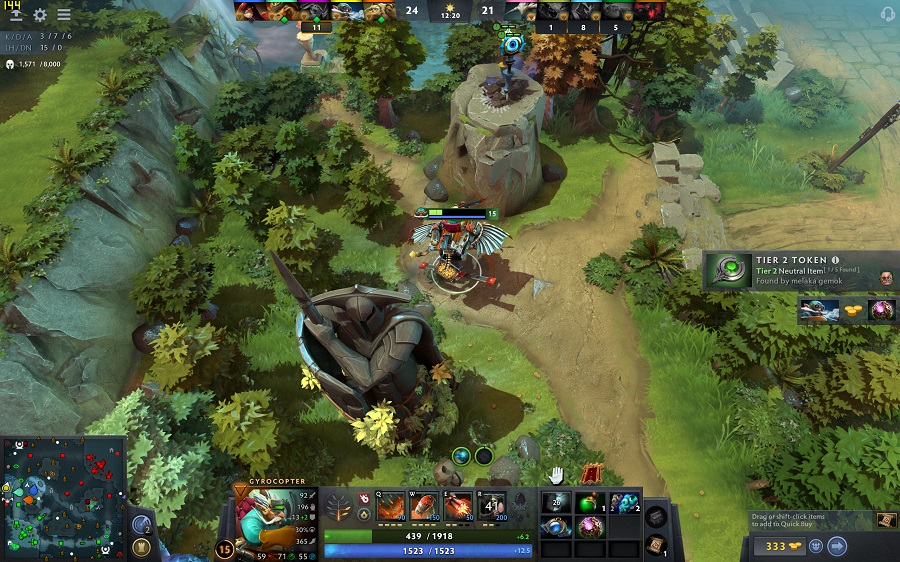The height and width of the screenshot is (562, 900).
Task: Click the headset voice icon at top right
Action: click(x=886, y=14)
